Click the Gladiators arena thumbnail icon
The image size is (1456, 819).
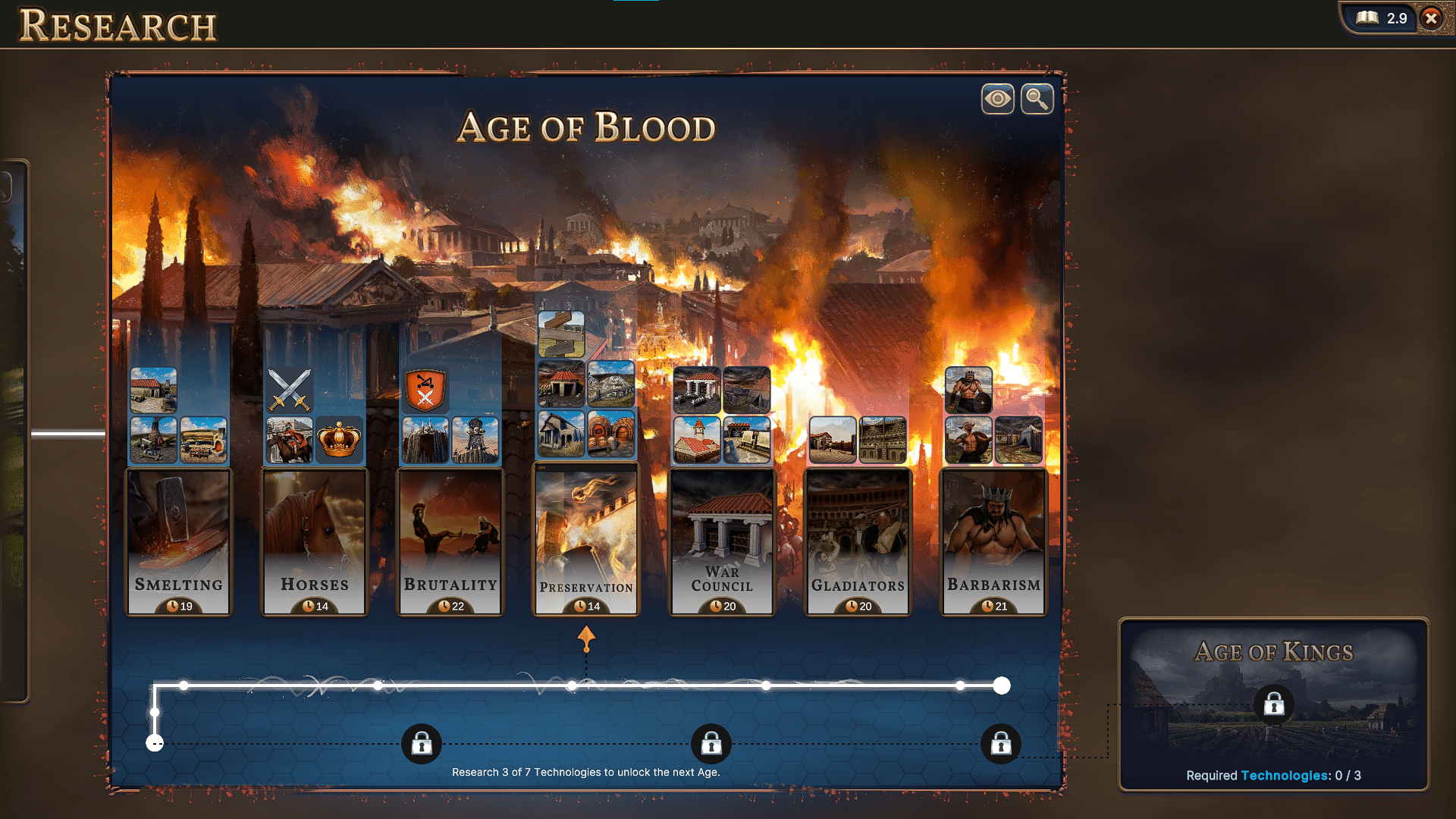(x=882, y=440)
